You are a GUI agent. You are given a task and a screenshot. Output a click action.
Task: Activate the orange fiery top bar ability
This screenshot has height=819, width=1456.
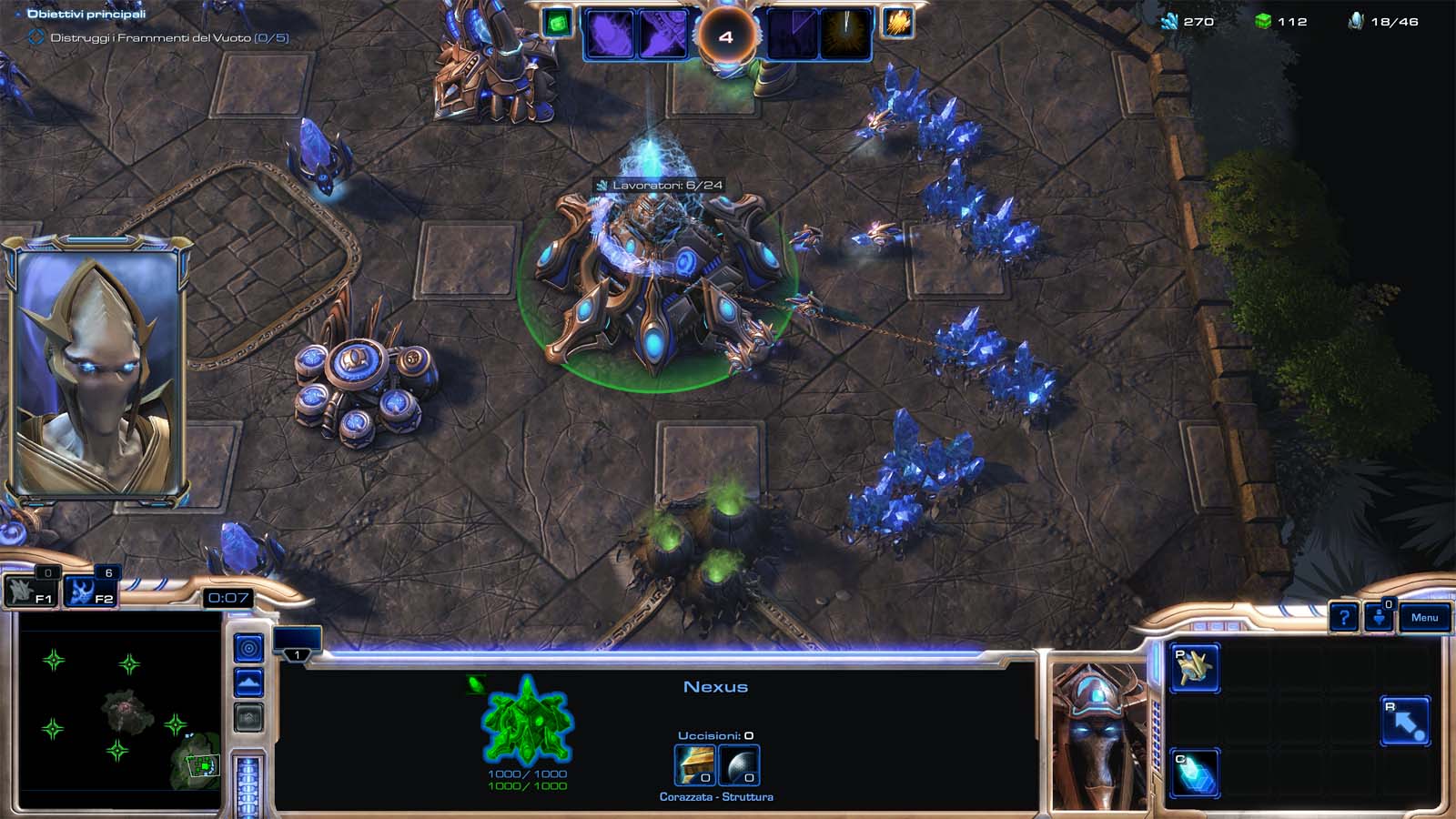click(x=897, y=23)
